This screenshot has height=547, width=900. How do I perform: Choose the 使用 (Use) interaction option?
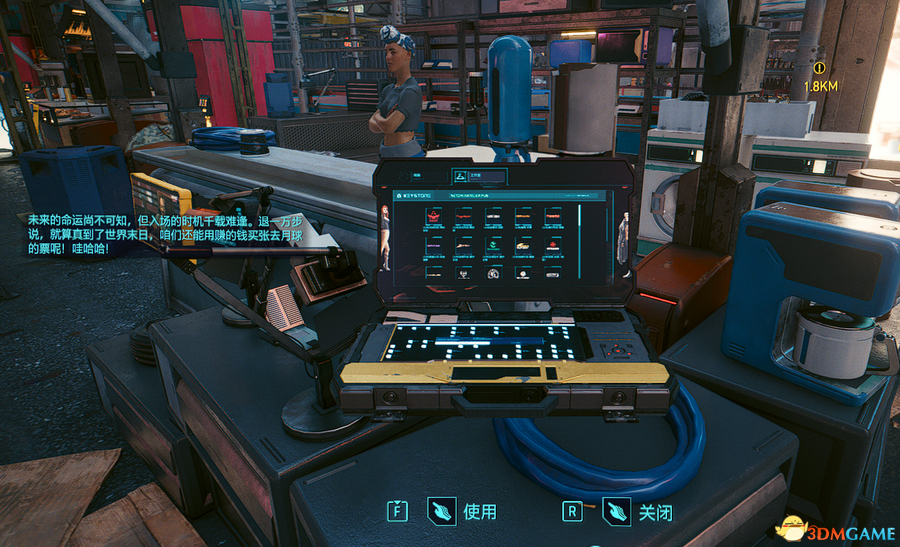pos(478,512)
